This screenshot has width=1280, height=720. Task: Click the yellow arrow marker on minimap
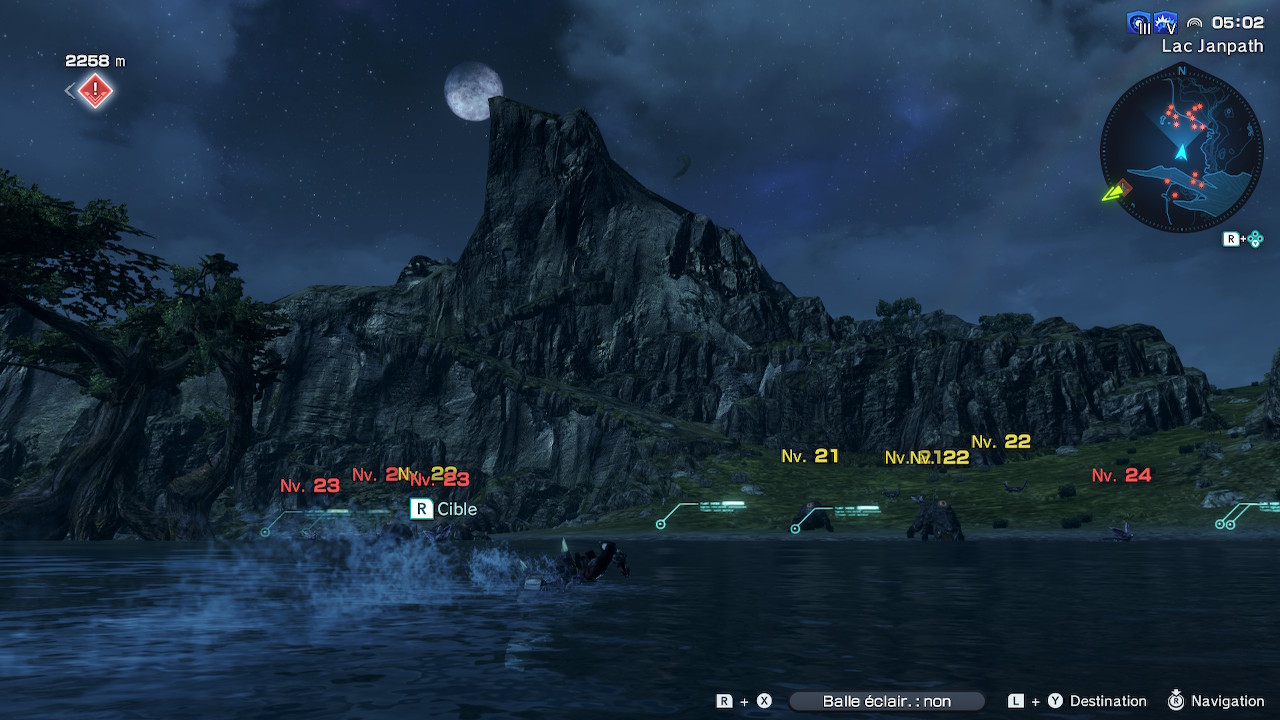point(1113,192)
